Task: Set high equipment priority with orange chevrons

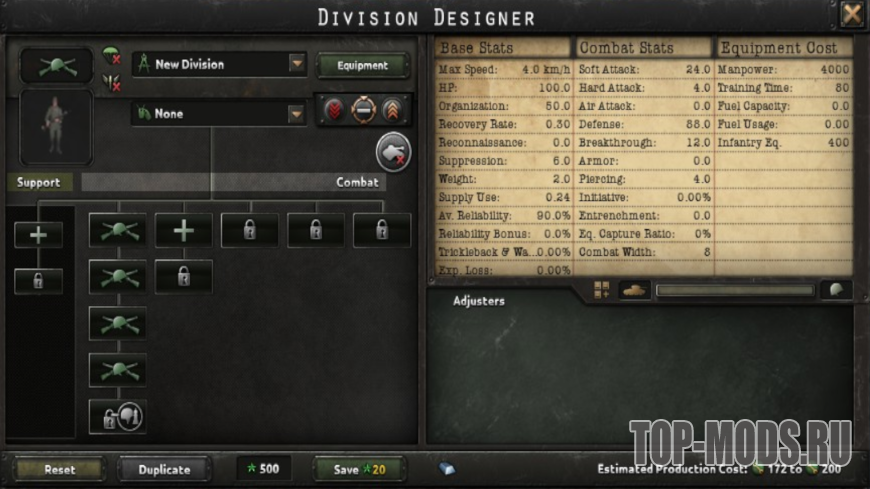Action: point(391,110)
